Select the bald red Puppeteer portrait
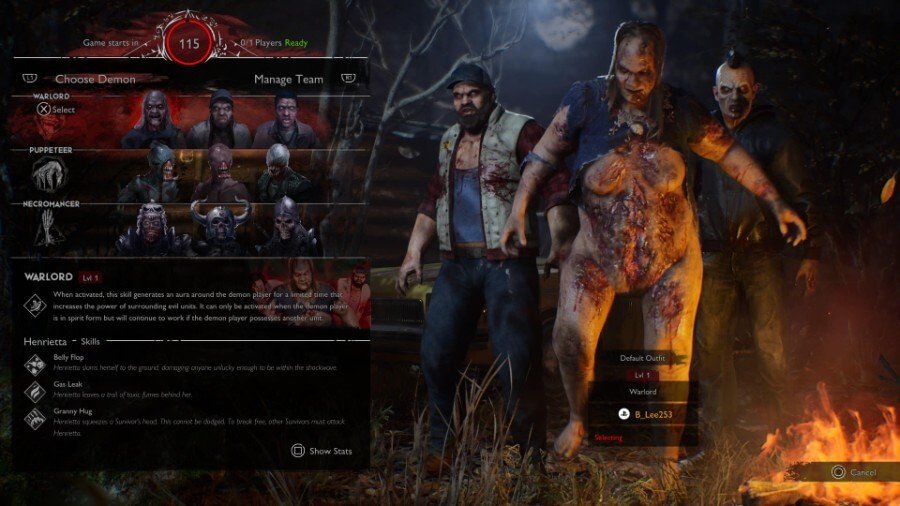This screenshot has width=900, height=506. 220,177
